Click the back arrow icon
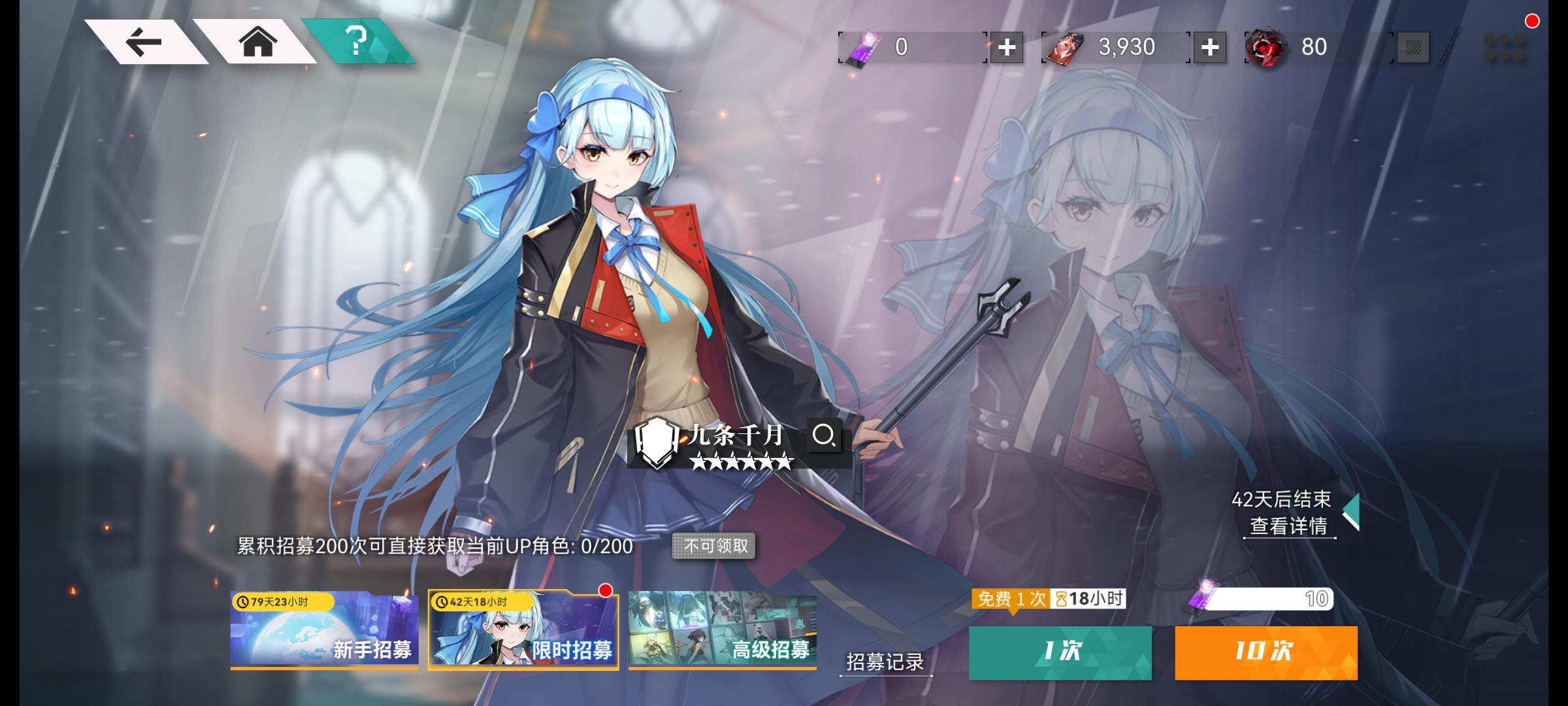The width and height of the screenshot is (1568, 706). pyautogui.click(x=145, y=42)
